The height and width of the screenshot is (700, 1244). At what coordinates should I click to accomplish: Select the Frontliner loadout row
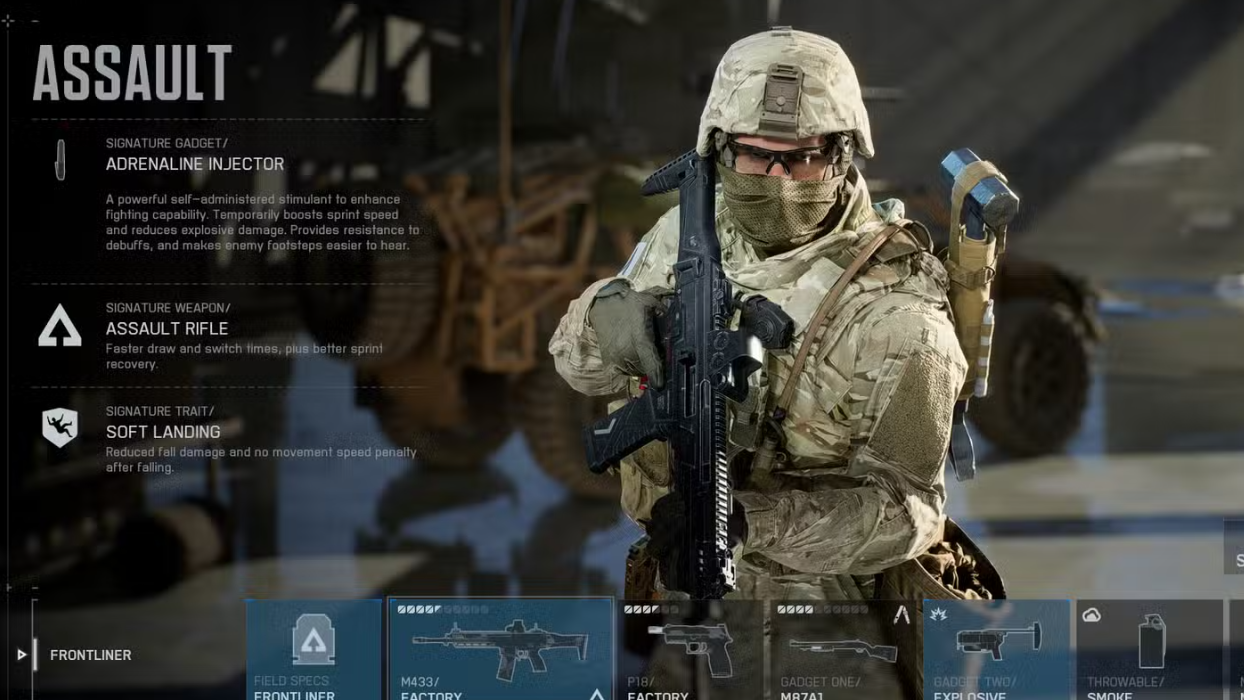[90, 655]
